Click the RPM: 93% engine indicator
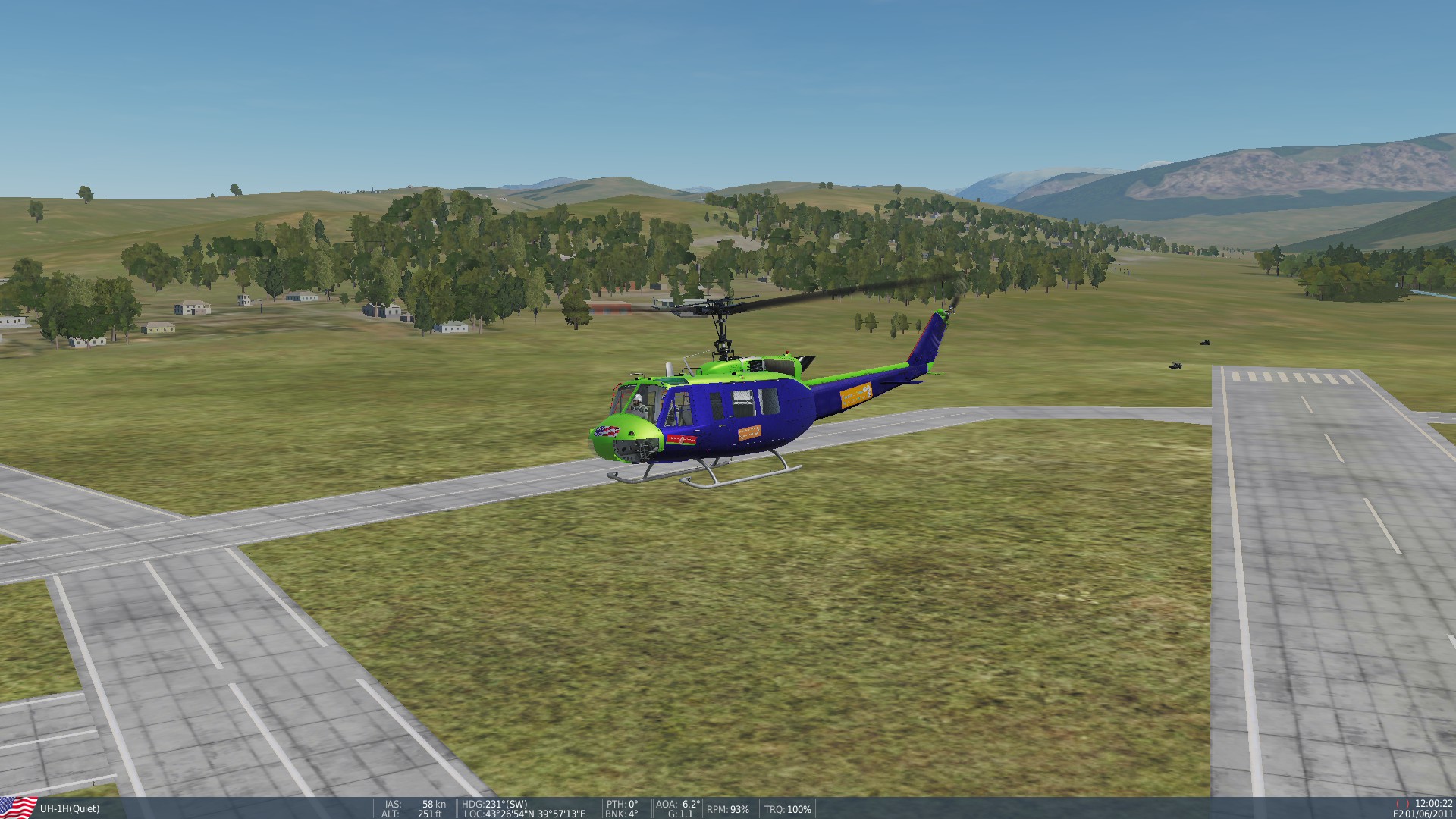This screenshot has height=819, width=1456. click(726, 808)
